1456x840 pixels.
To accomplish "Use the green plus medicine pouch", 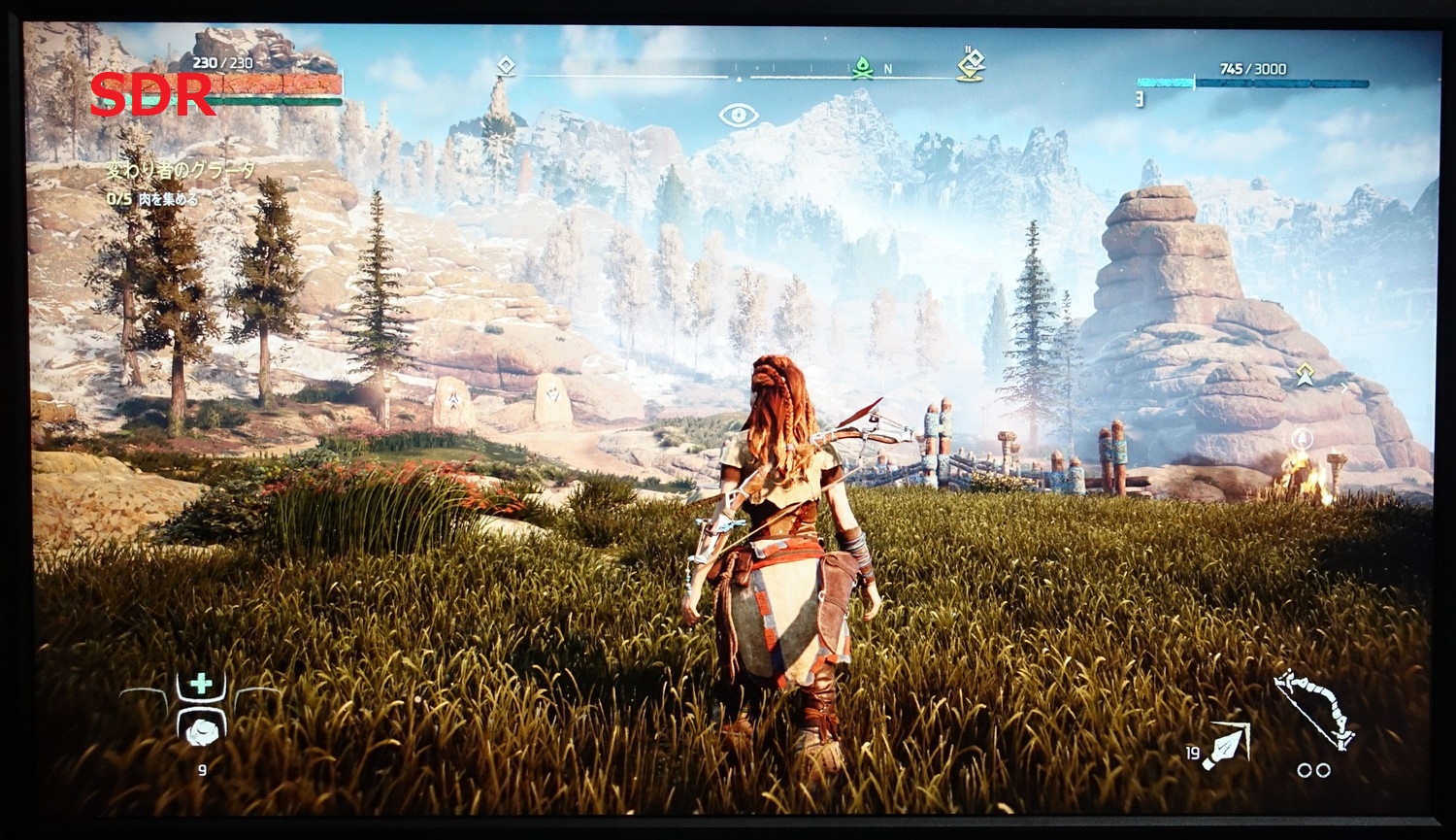I will coord(201,684).
